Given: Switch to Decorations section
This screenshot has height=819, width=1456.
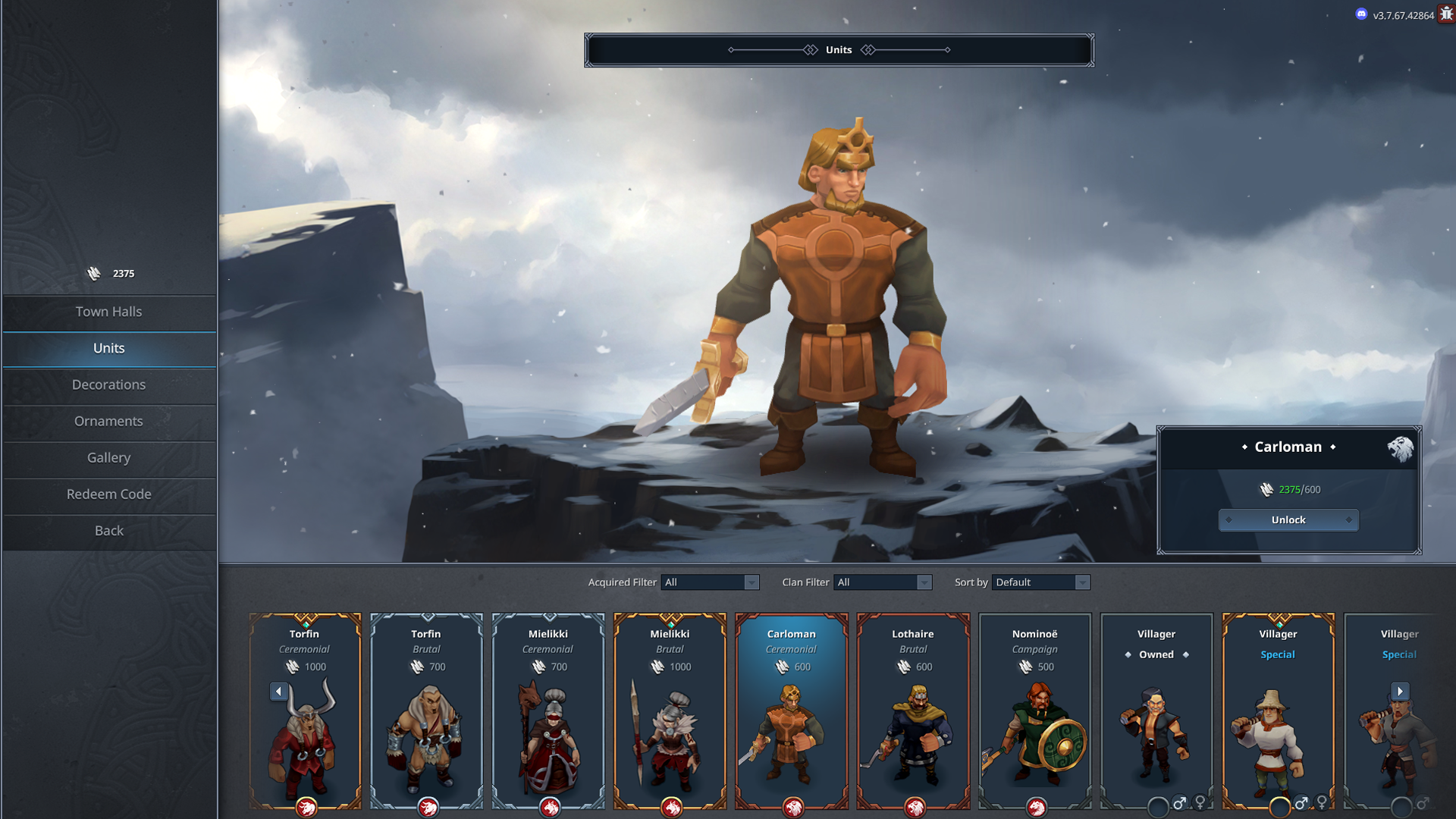Looking at the screenshot, I should tap(108, 384).
